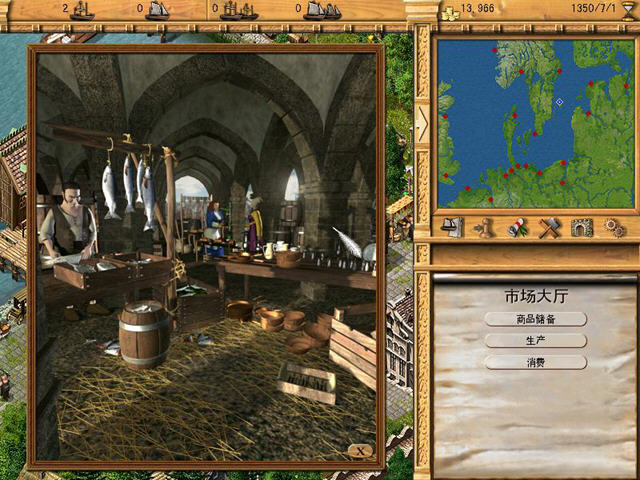View the 消费 consumption overview
The height and width of the screenshot is (480, 640).
click(x=535, y=362)
